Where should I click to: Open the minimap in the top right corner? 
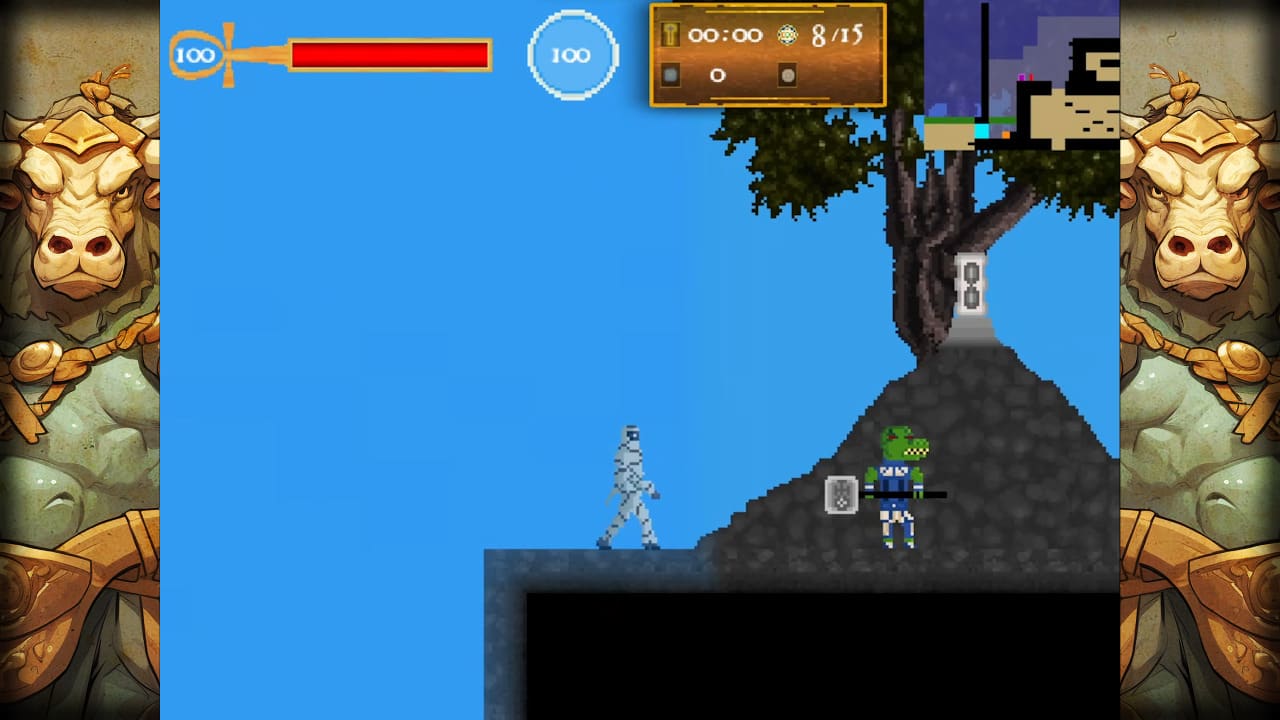click(x=1020, y=70)
